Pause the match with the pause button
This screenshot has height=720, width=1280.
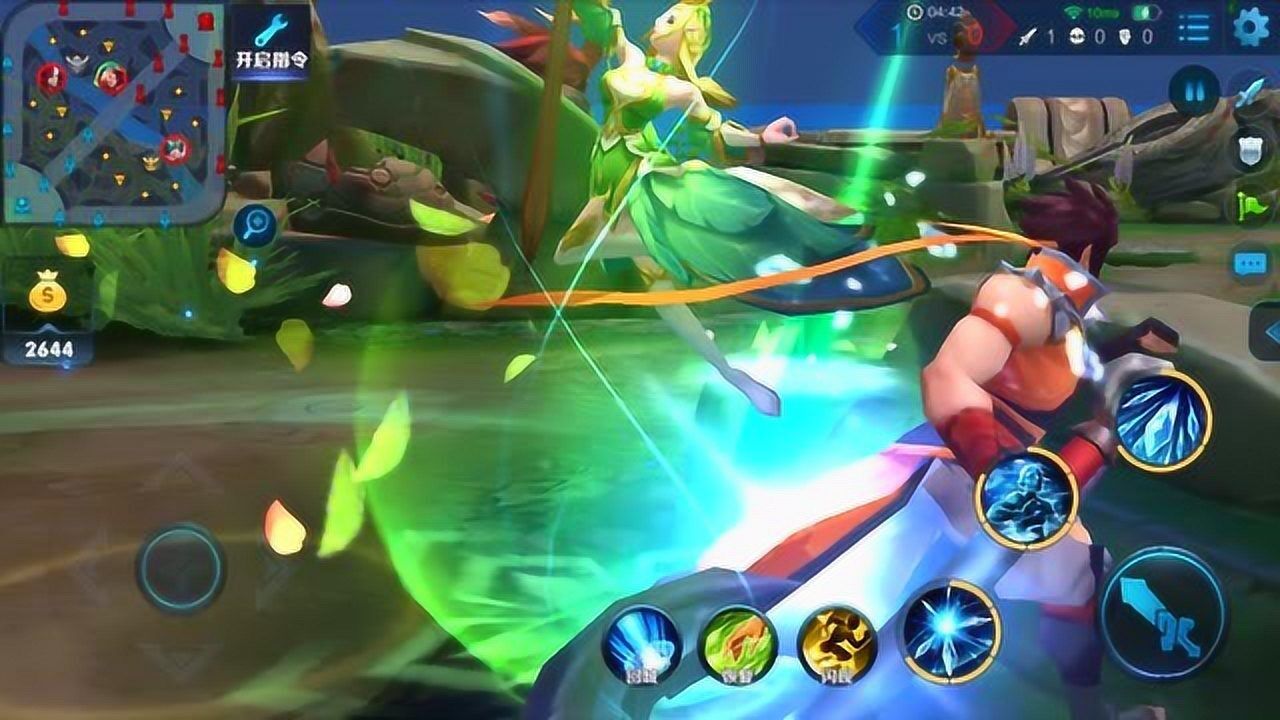[1193, 91]
